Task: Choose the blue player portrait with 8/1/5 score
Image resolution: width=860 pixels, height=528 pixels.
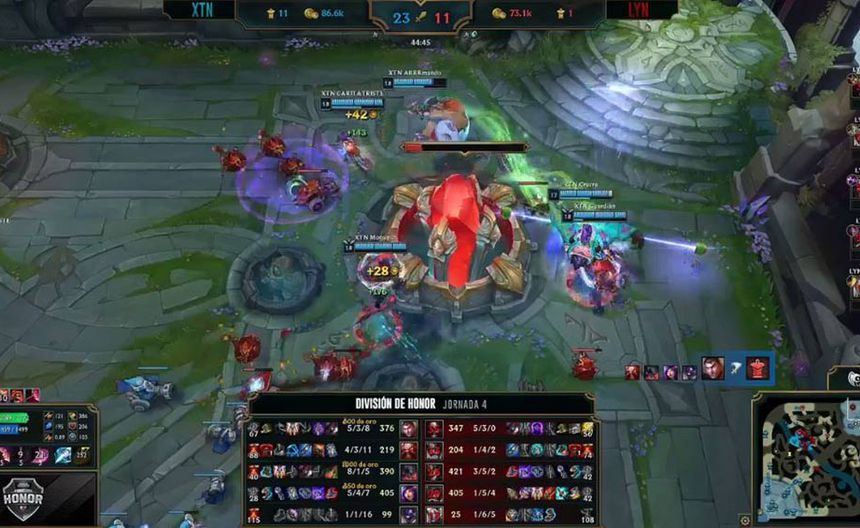Action: (x=409, y=472)
